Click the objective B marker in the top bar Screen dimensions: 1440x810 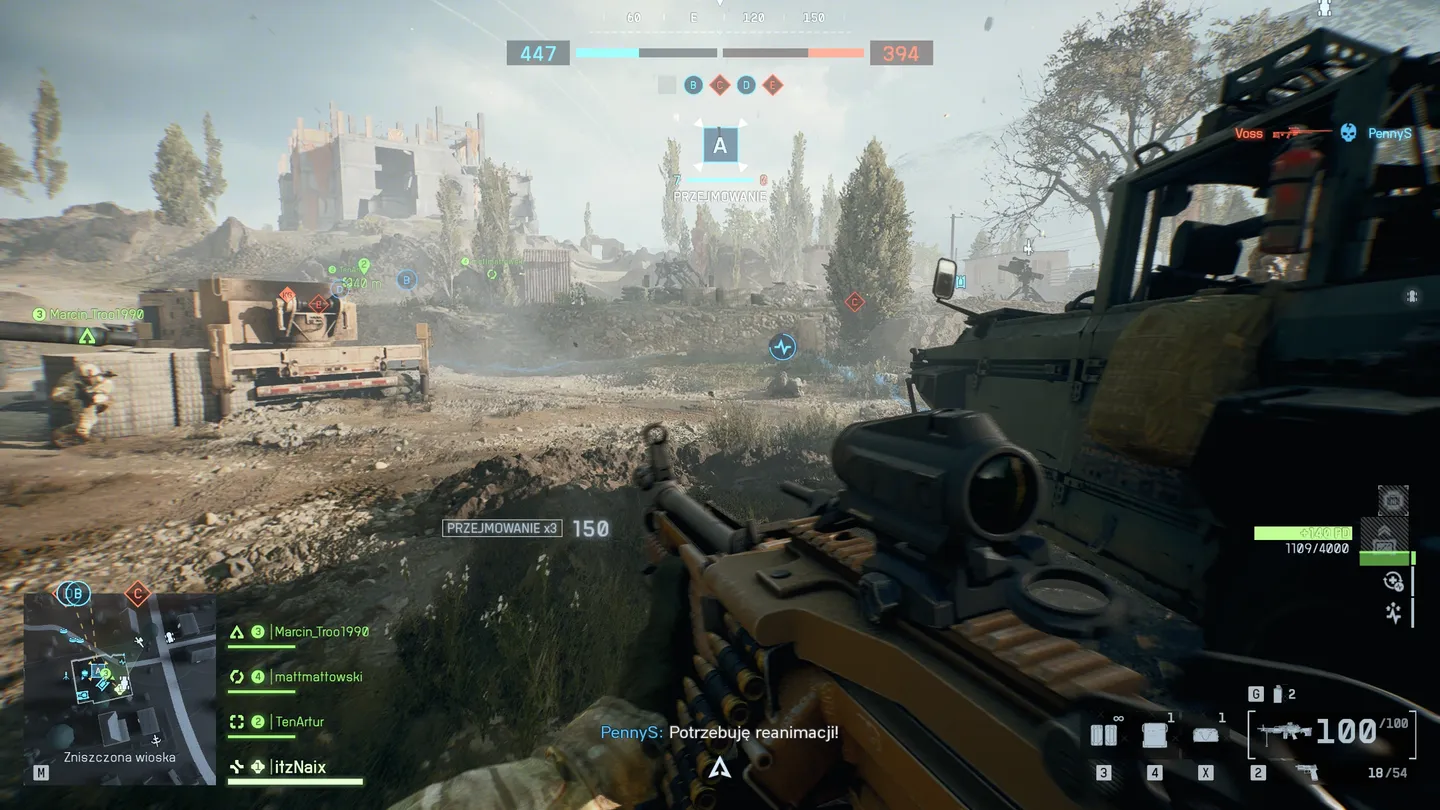(x=693, y=86)
